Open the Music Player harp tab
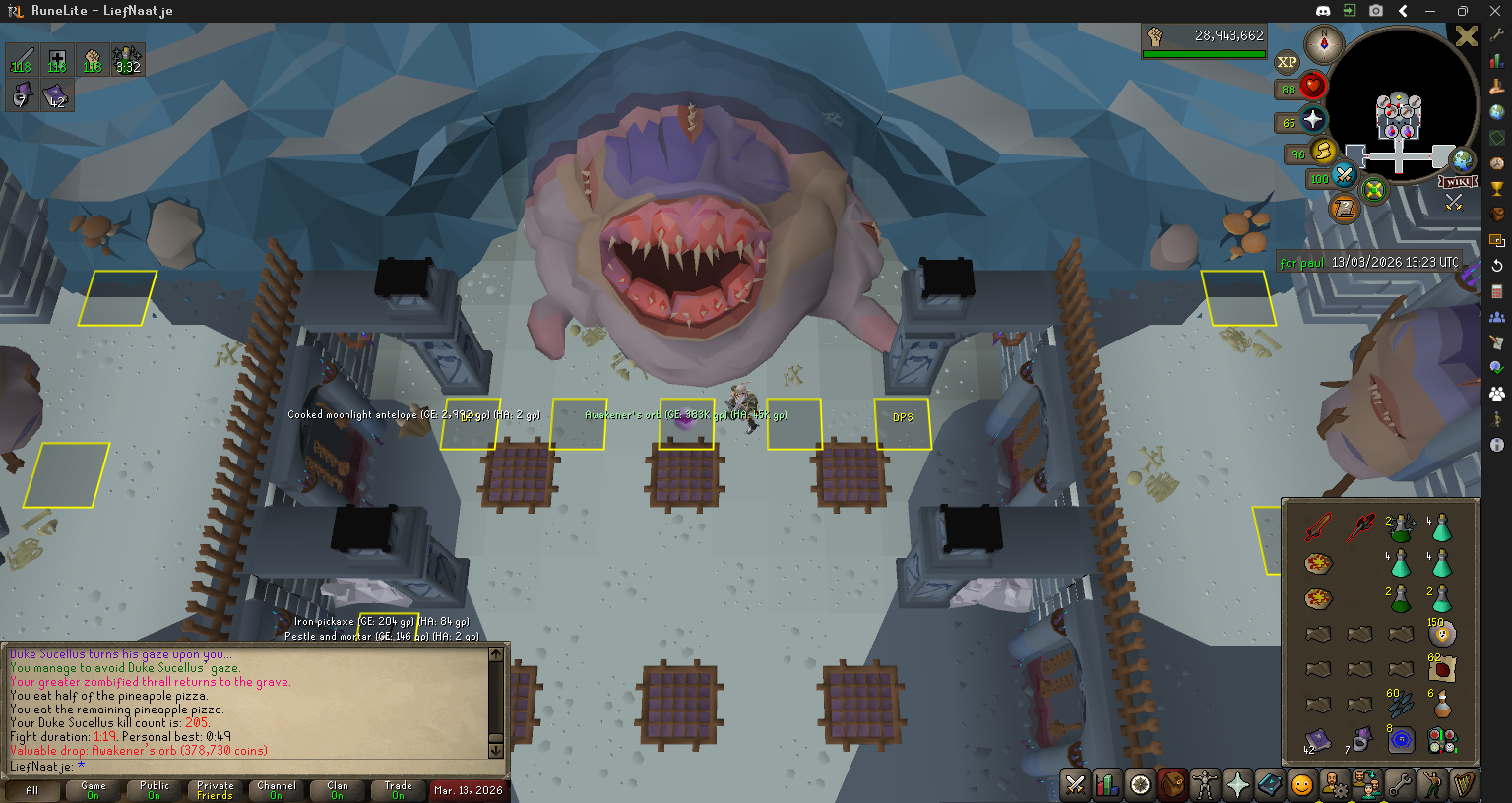The height and width of the screenshot is (803, 1512). 1464,784
